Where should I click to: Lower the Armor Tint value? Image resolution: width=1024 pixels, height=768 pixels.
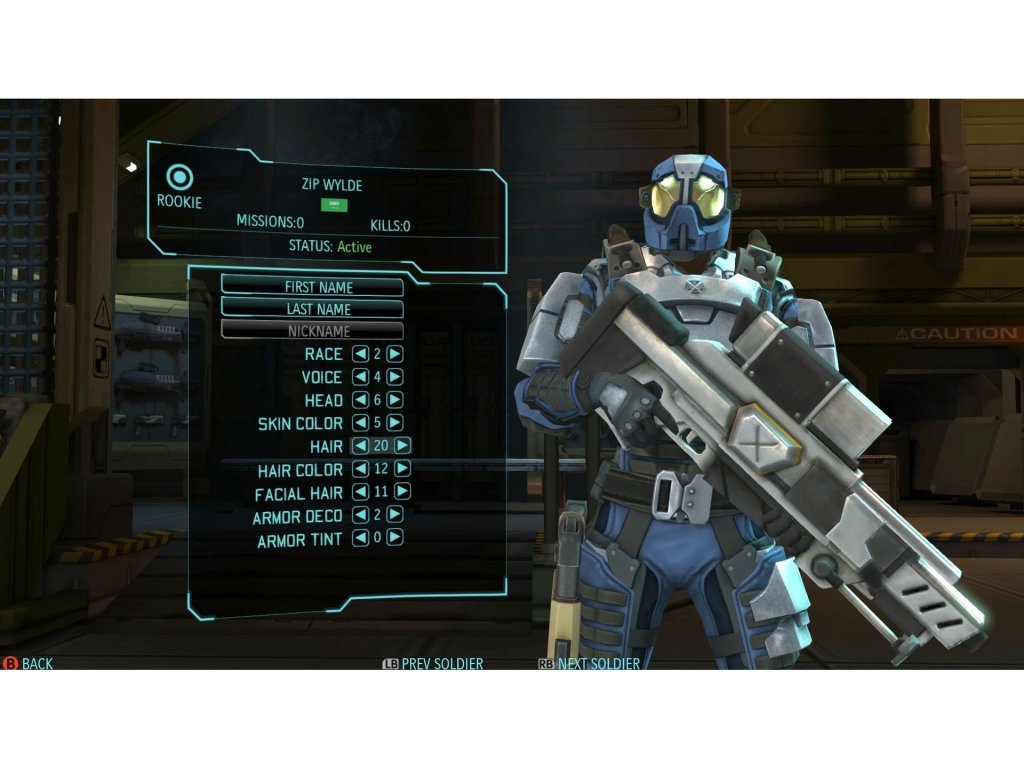[x=360, y=538]
